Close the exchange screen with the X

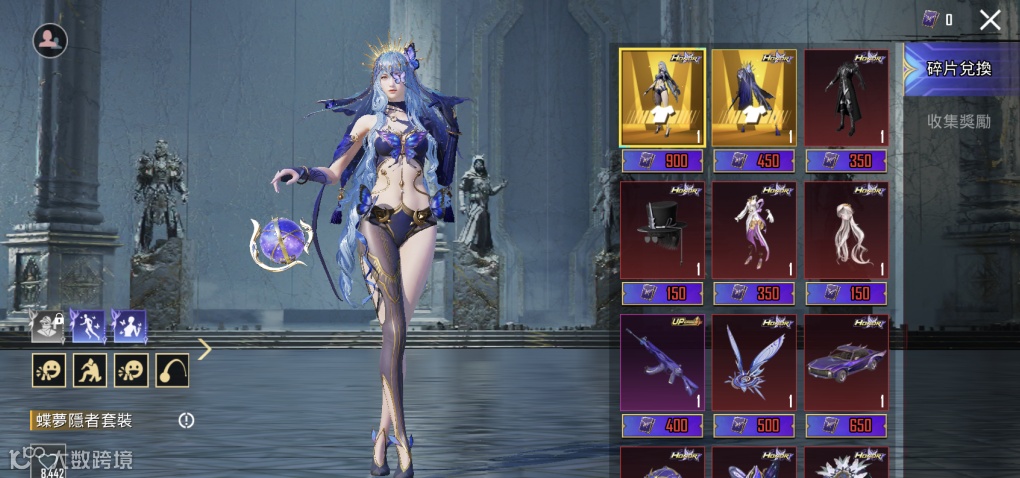990,19
